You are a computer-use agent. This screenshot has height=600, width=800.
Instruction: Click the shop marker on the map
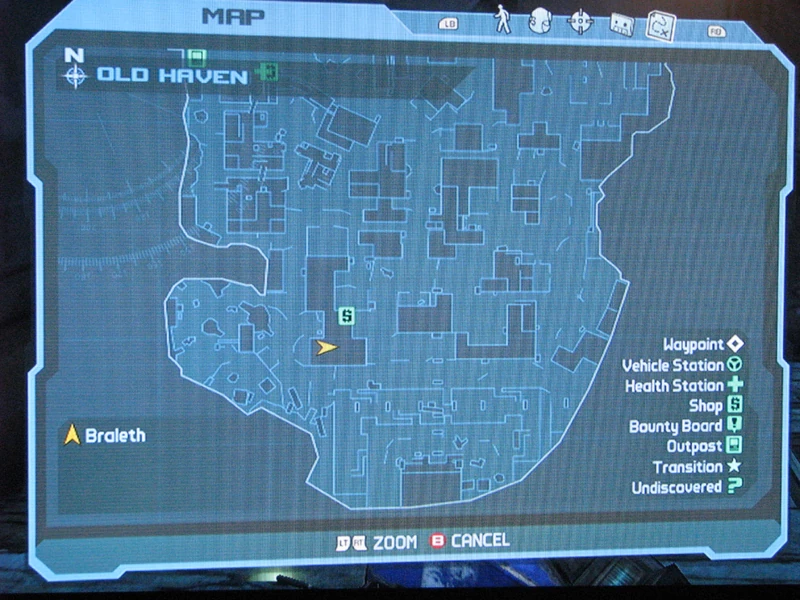tap(347, 316)
